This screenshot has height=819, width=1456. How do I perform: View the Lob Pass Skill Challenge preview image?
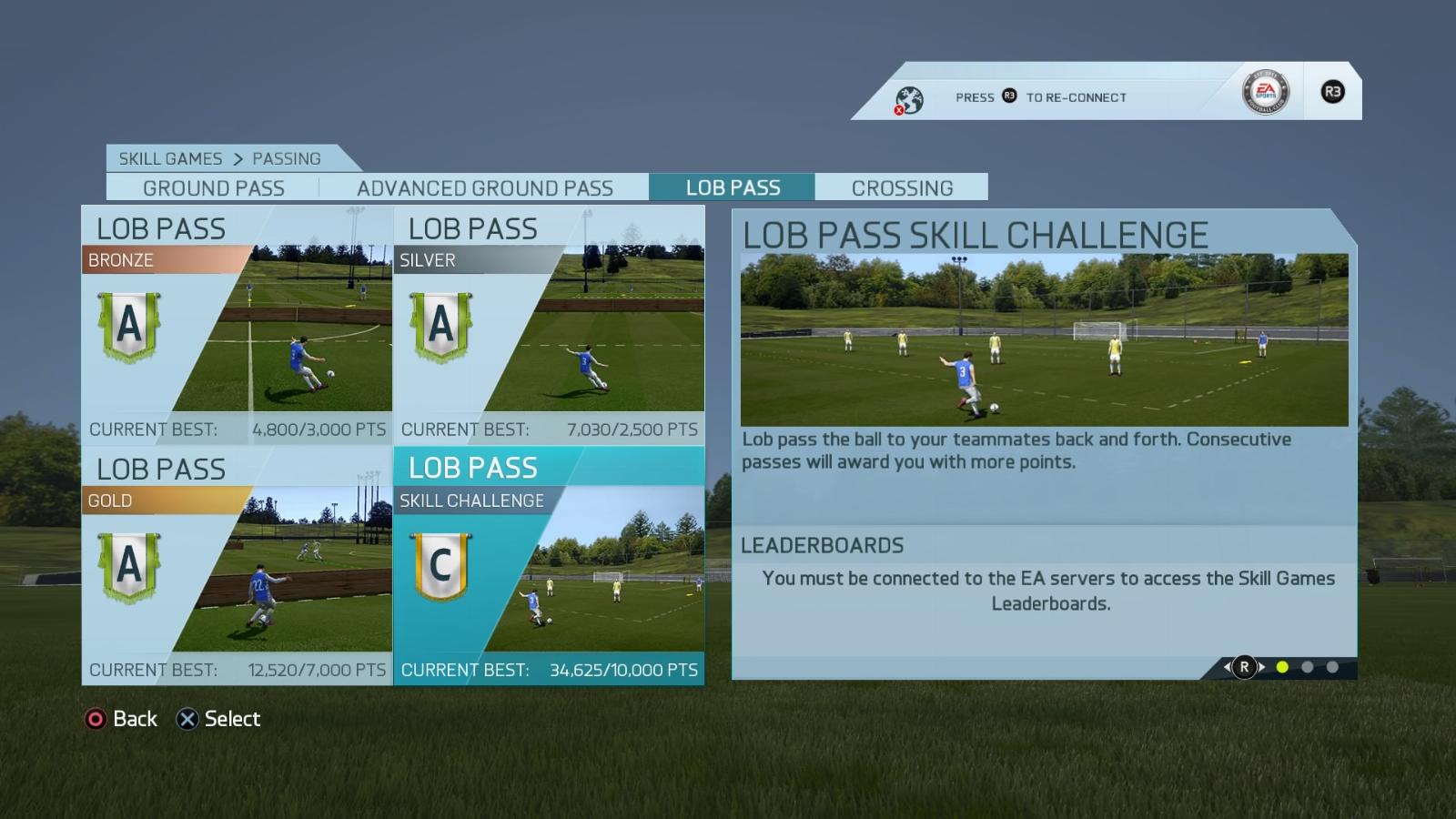coord(1044,339)
